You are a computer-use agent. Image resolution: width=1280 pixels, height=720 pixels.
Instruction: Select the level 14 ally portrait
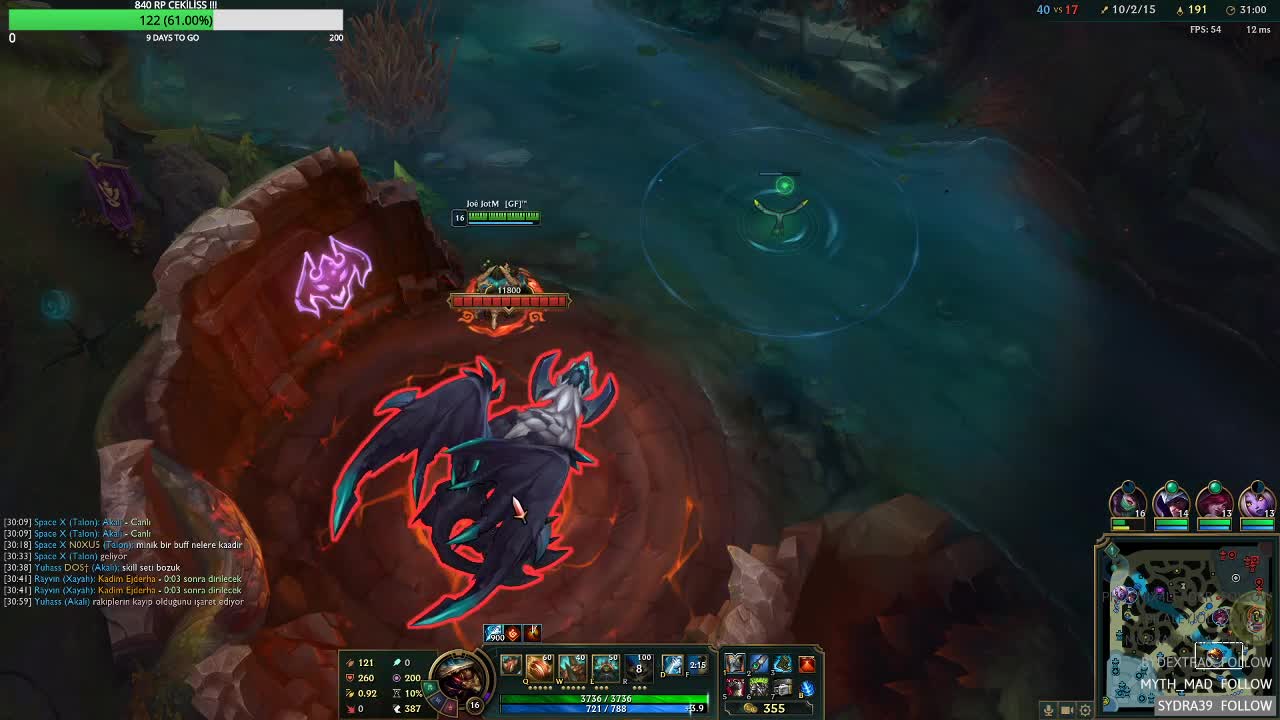coord(1171,500)
